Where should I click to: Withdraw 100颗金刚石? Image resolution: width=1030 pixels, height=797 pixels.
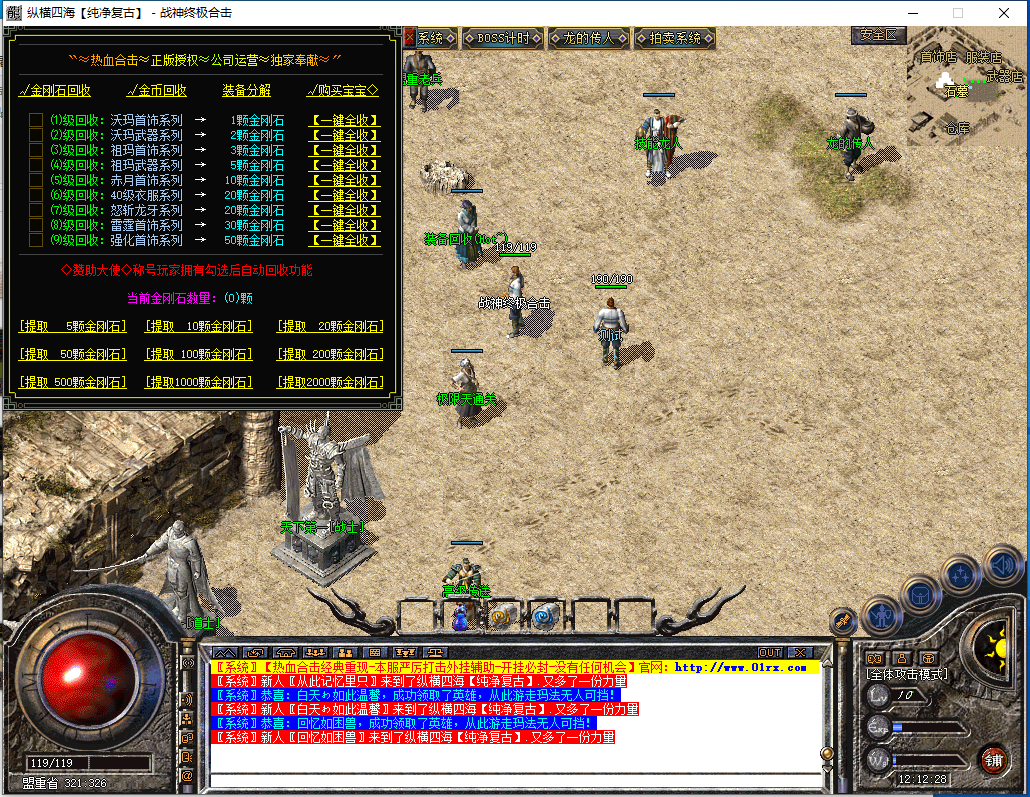click(199, 354)
